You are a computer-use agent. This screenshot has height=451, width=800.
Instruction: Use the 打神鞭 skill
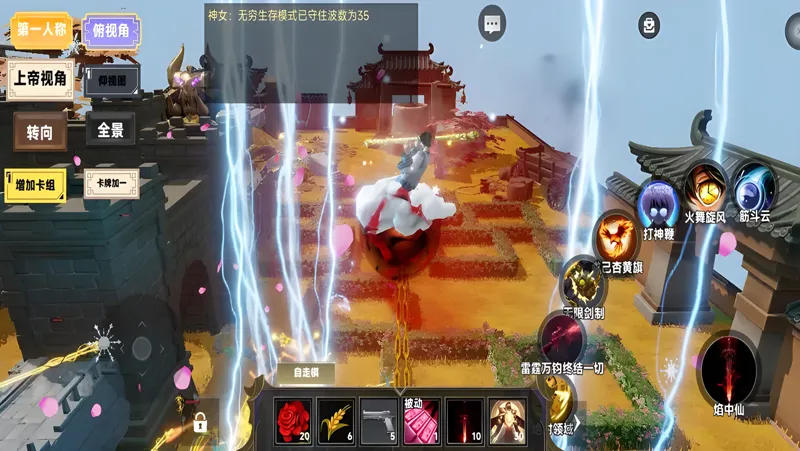tap(658, 205)
